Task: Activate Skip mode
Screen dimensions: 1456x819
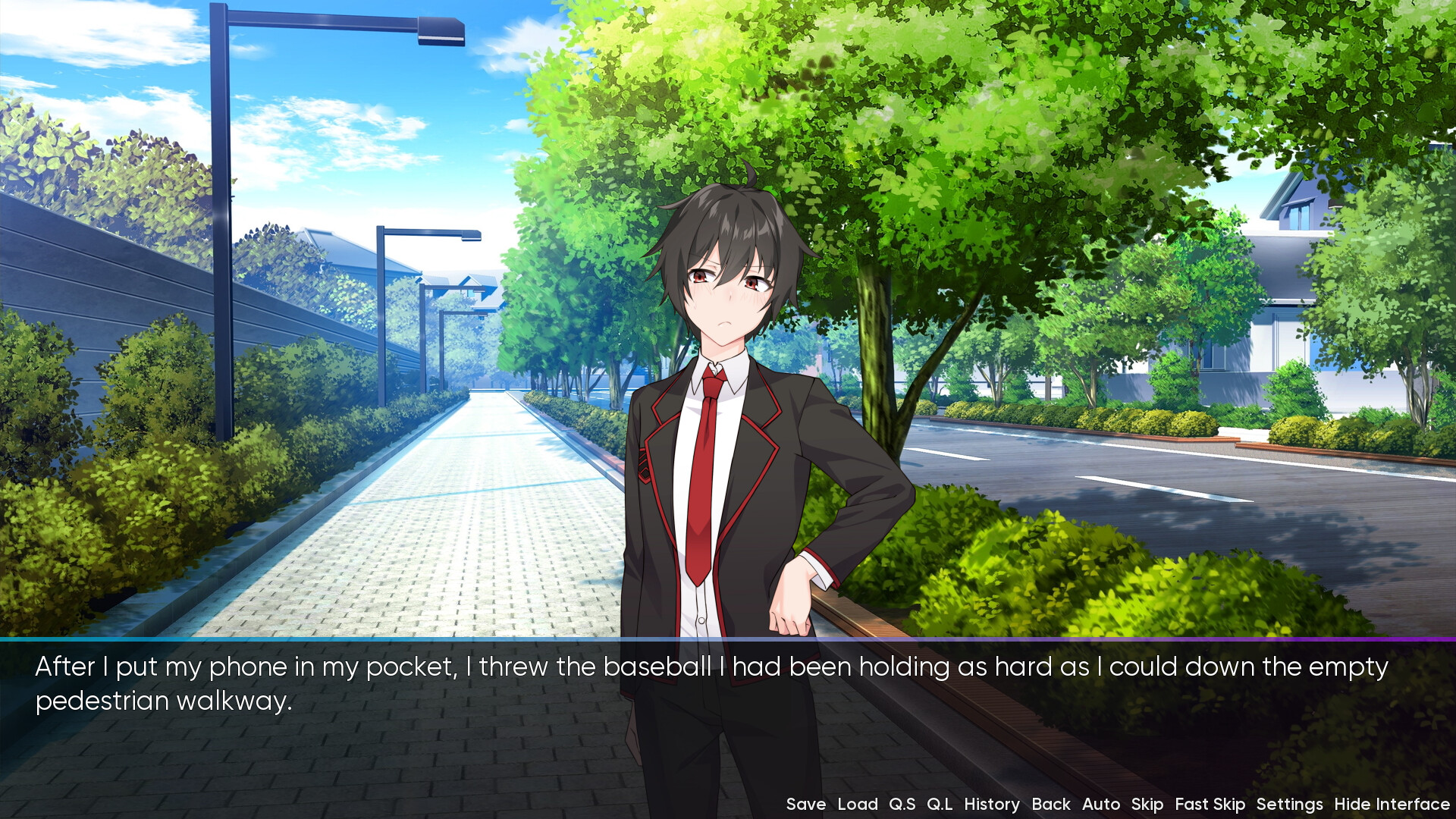Action: click(1147, 805)
